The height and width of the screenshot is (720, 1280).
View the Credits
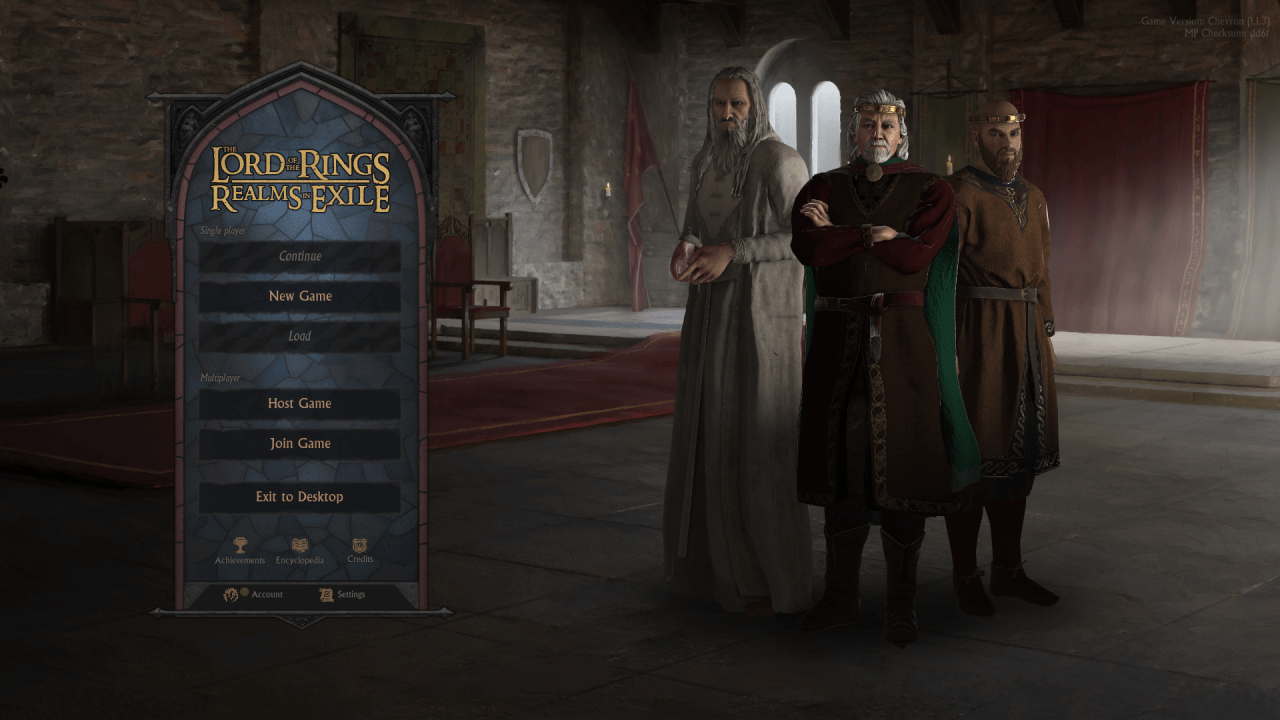tap(360, 546)
